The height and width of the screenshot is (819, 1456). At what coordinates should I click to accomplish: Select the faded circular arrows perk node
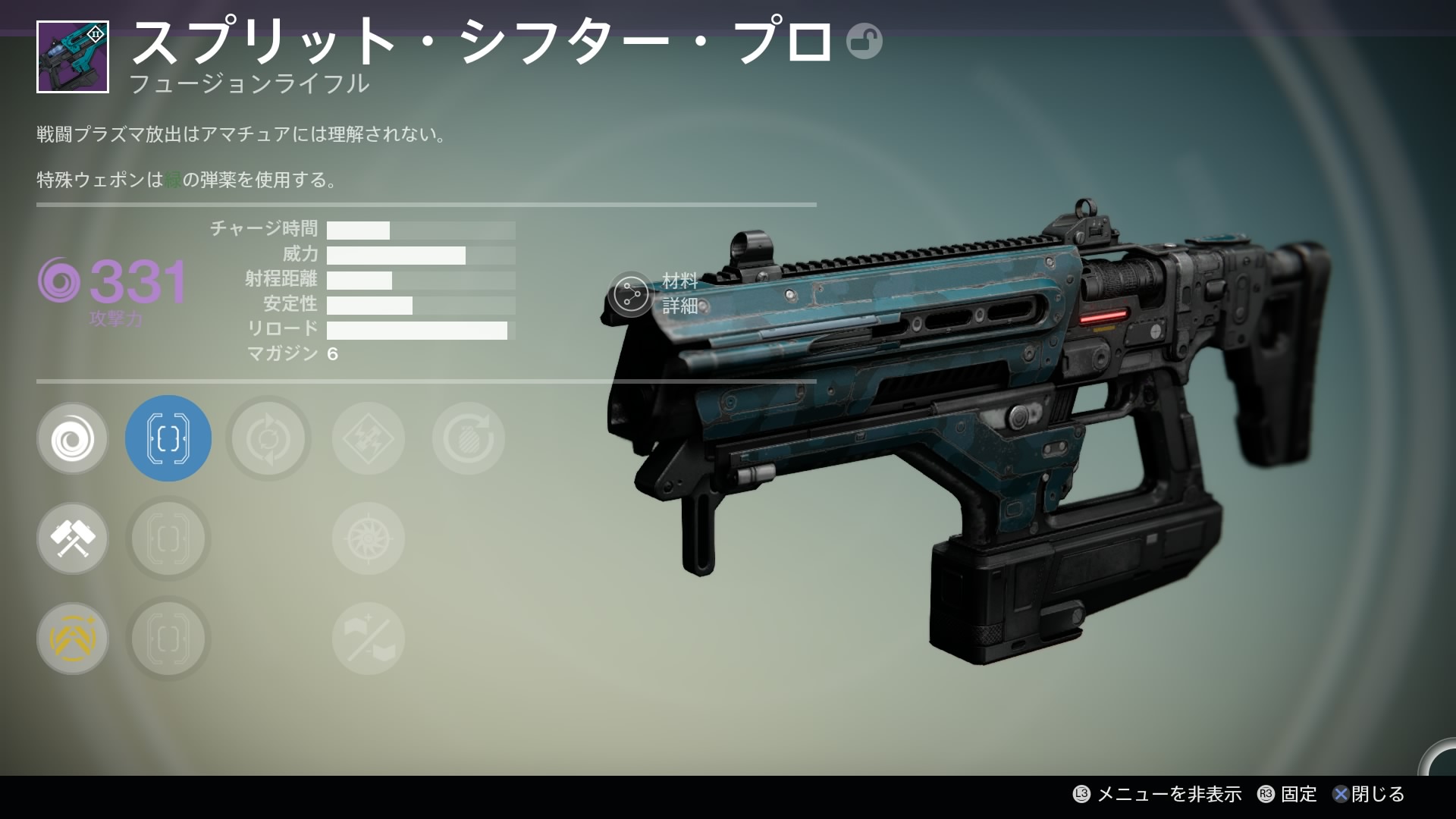coord(268,438)
